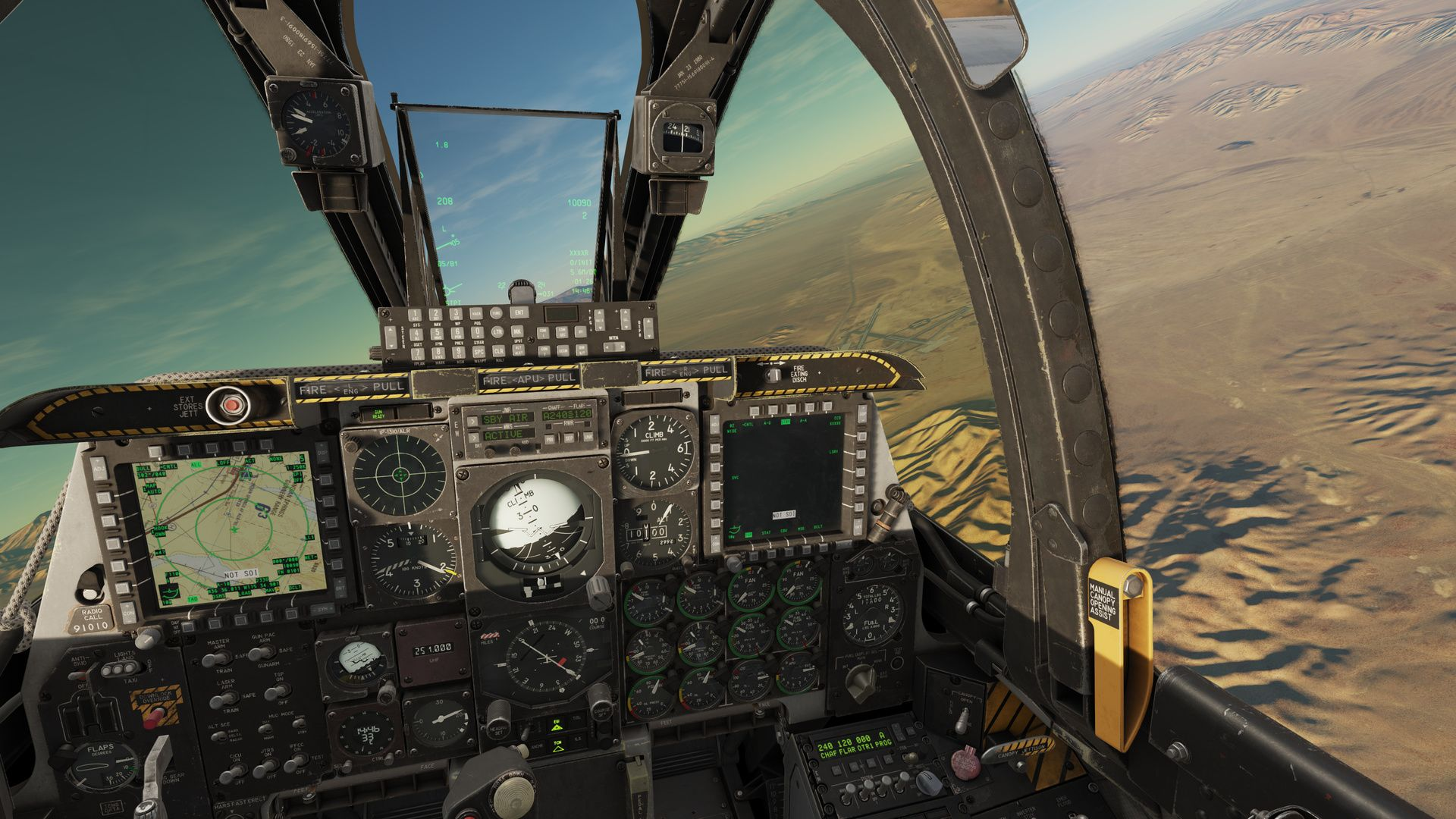The image size is (1456, 819).
Task: Open the STAT page on the right MFCD
Action: 770,552
